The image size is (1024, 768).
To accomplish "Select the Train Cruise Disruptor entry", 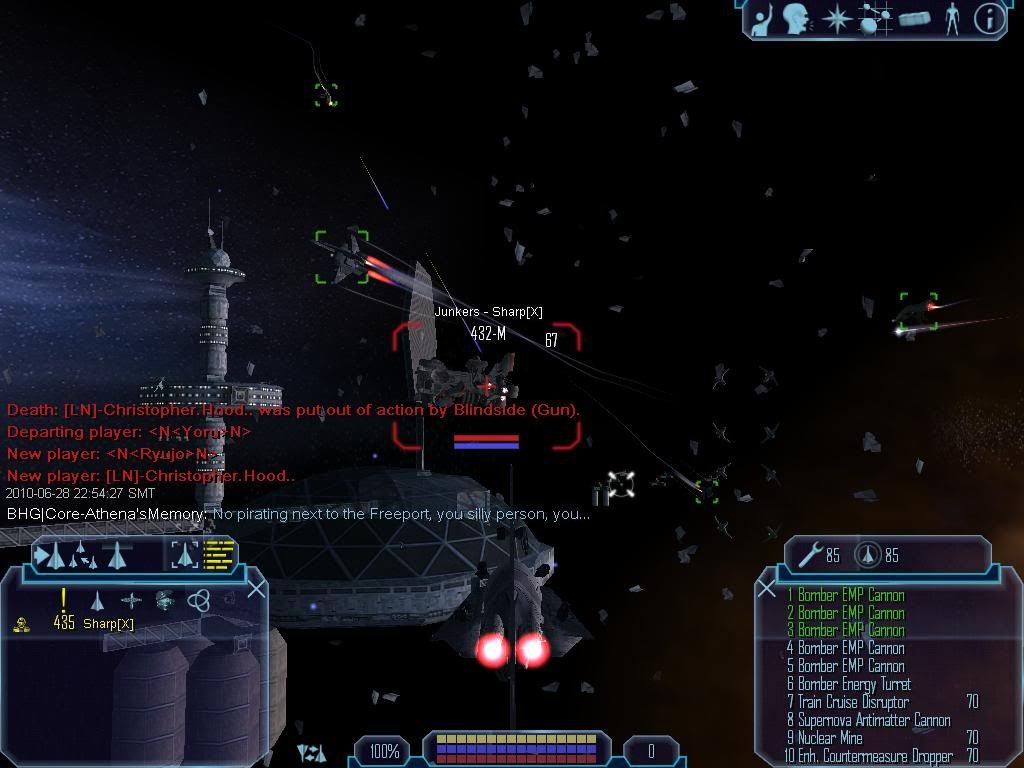I will 852,702.
